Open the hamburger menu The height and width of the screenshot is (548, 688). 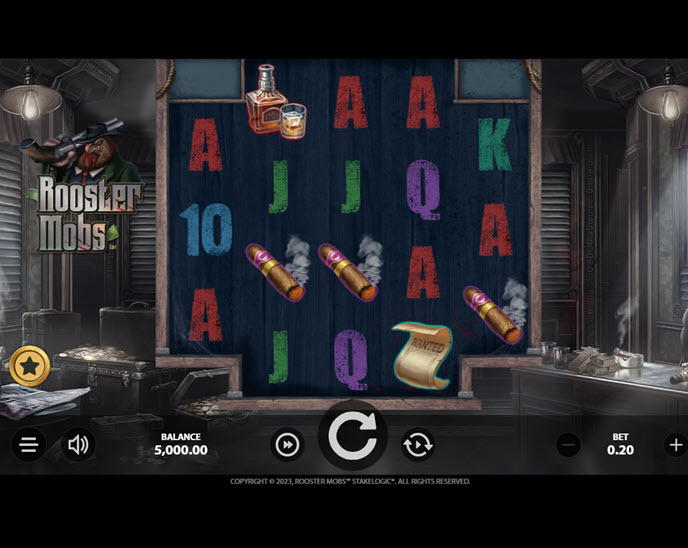pos(29,445)
